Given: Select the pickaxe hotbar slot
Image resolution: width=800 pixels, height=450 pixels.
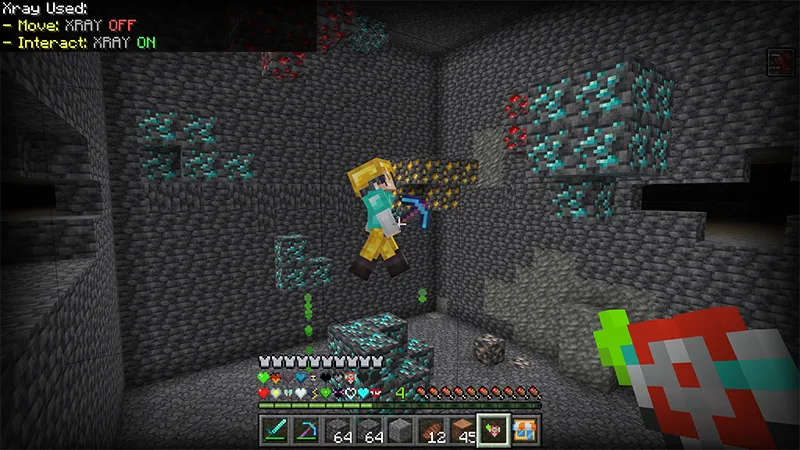Looking at the screenshot, I should click(x=307, y=431).
